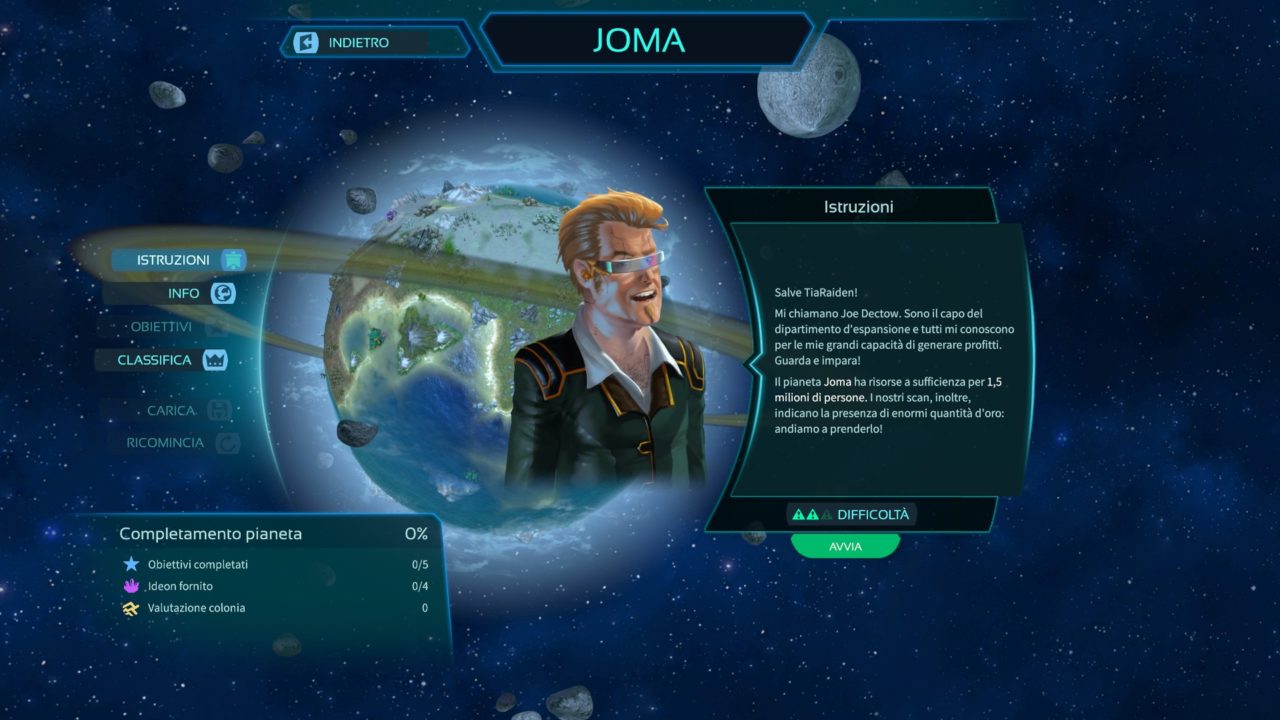This screenshot has width=1280, height=720.
Task: Select the Ricomincia restart option
Action: [x=166, y=443]
